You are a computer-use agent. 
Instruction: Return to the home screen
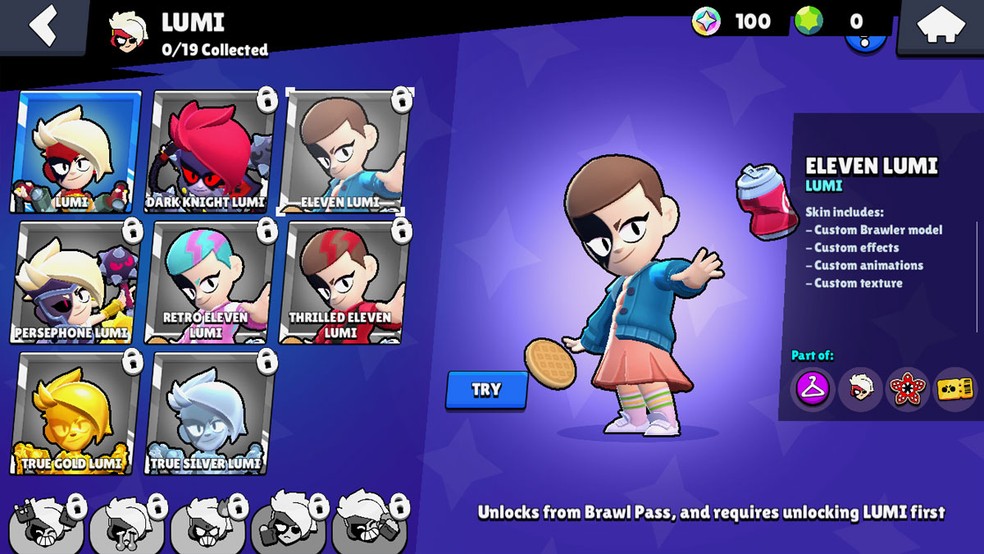[x=941, y=26]
